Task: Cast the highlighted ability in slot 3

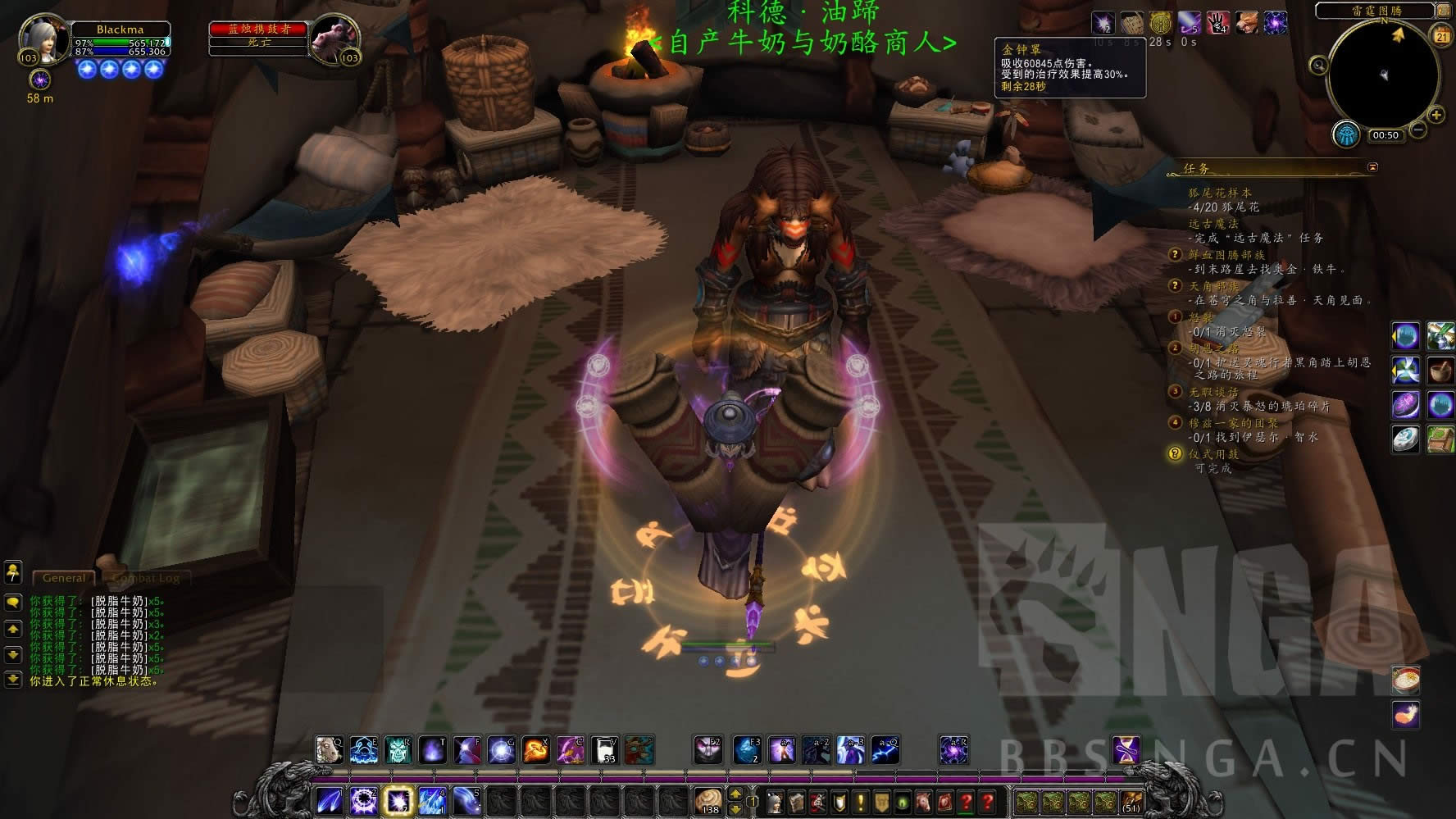Action: [x=398, y=800]
